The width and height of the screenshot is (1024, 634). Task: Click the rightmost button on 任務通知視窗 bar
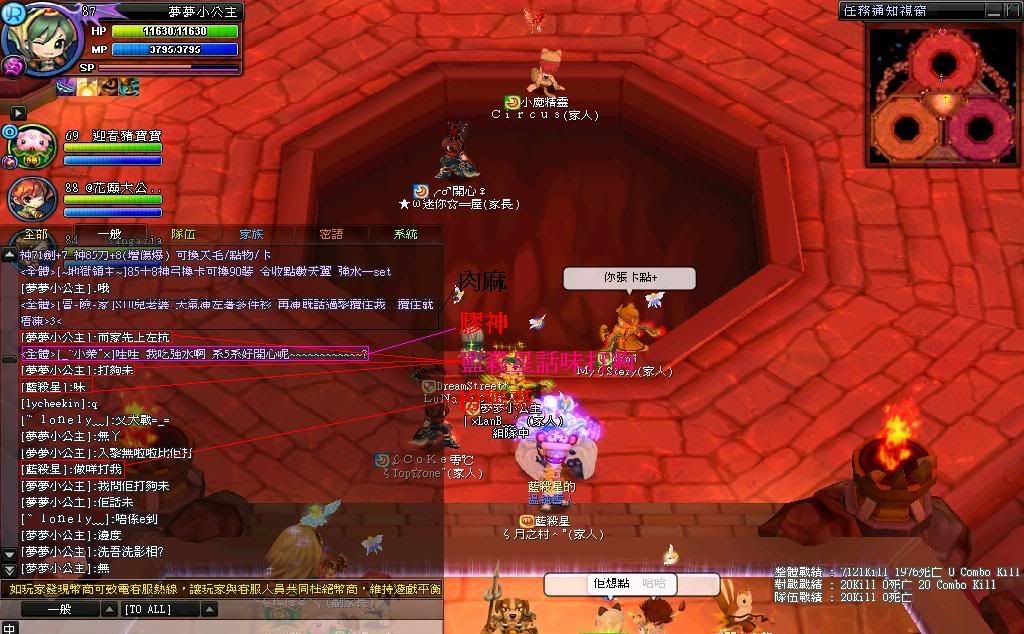tap(1010, 10)
